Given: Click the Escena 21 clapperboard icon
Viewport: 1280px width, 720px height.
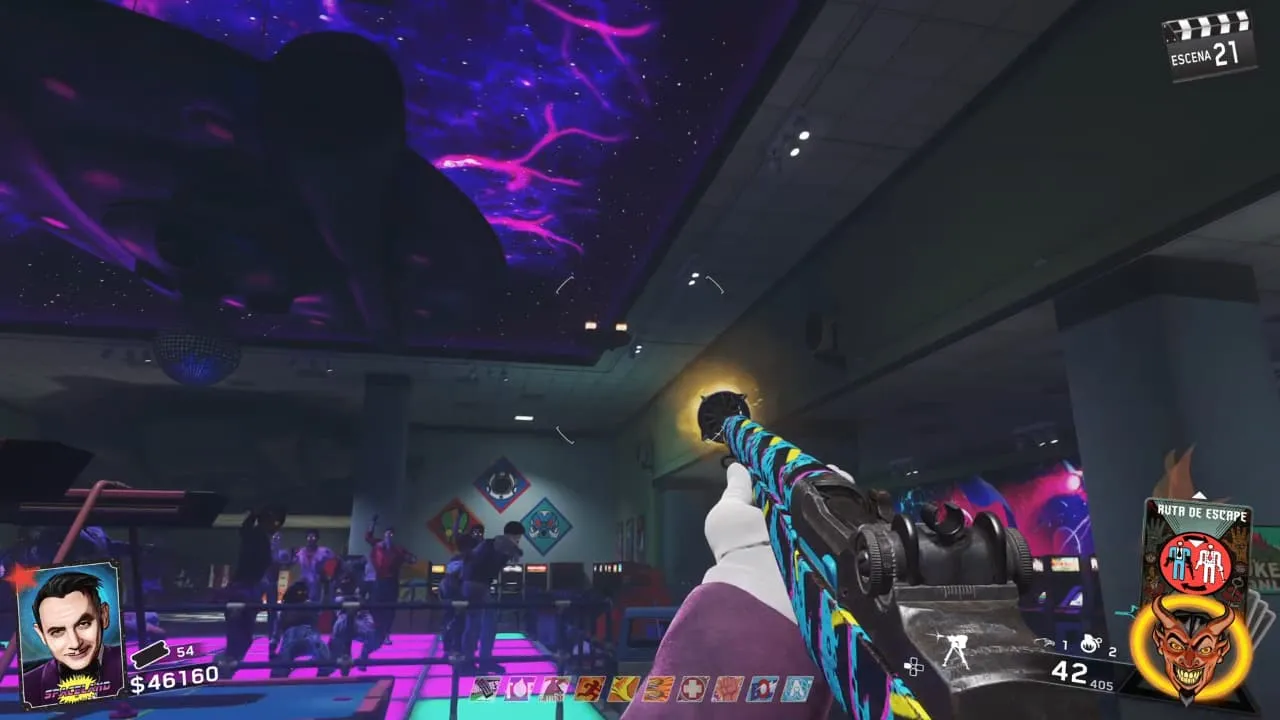Looking at the screenshot, I should click(1210, 45).
